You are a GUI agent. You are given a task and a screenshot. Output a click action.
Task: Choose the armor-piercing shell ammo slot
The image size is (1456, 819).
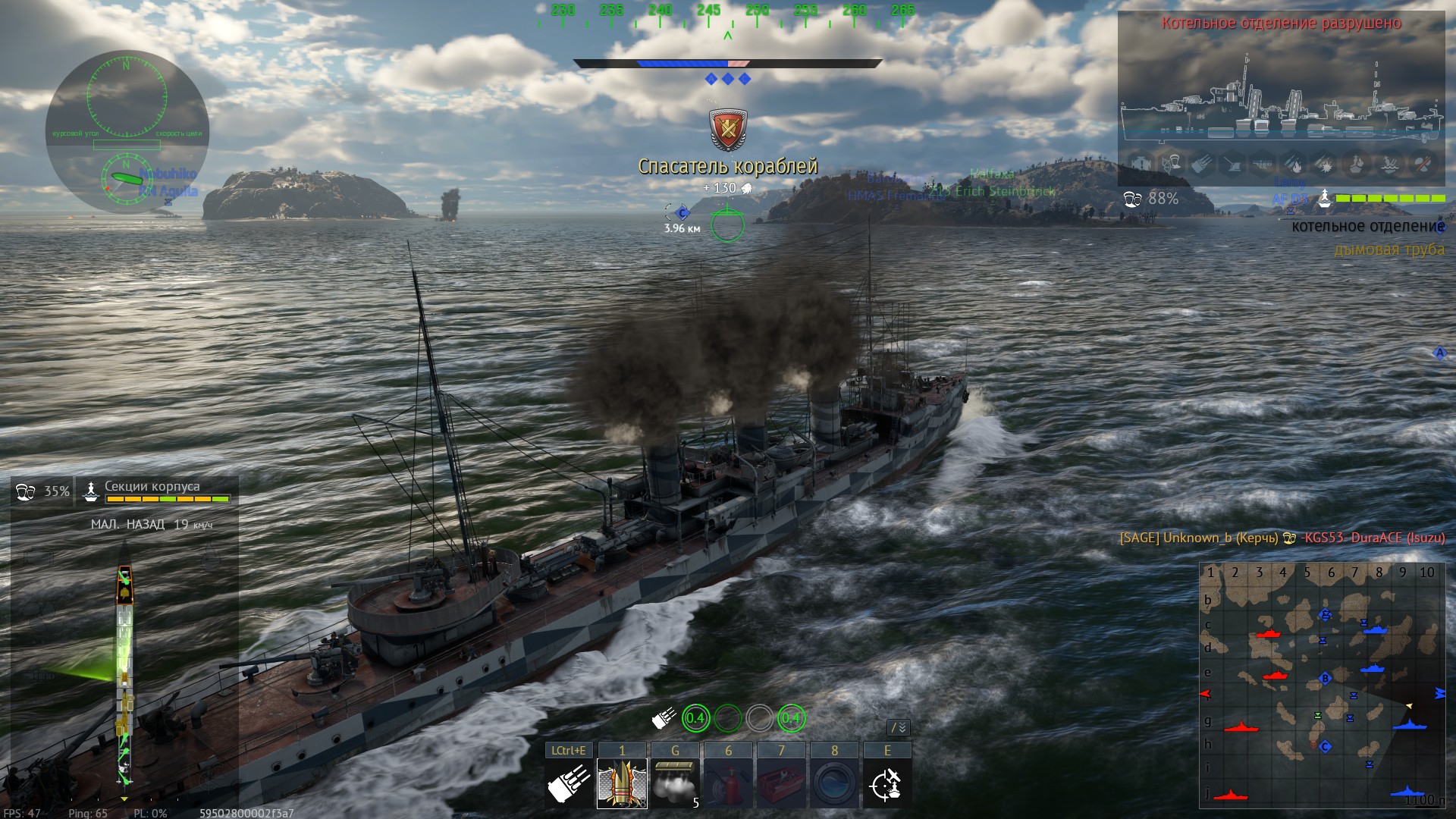click(622, 784)
